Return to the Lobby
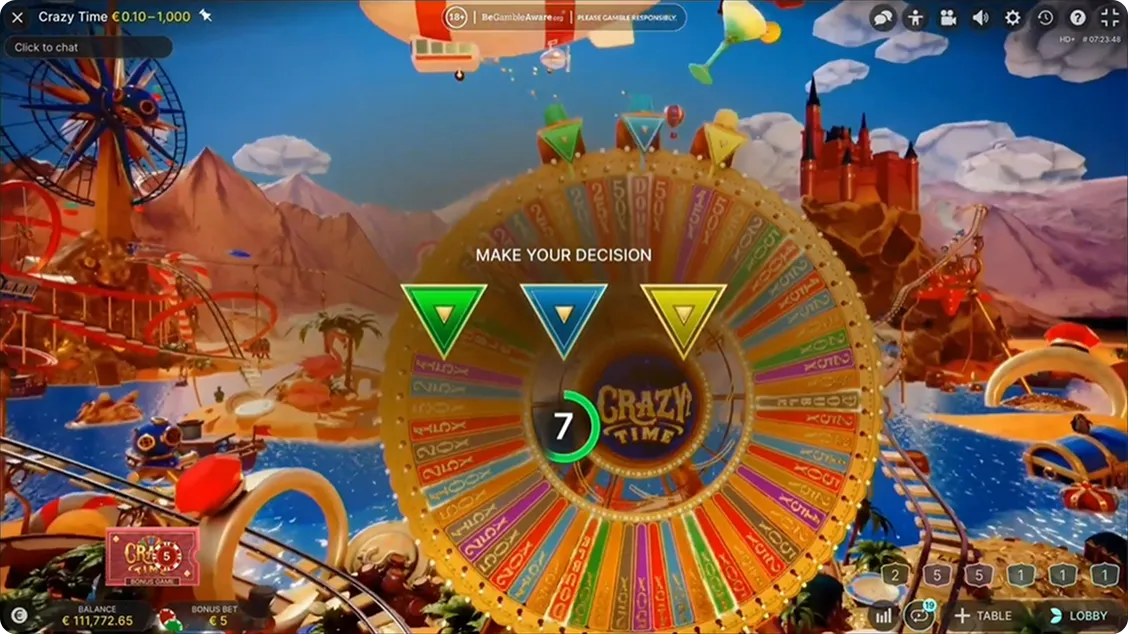 pyautogui.click(x=1077, y=616)
